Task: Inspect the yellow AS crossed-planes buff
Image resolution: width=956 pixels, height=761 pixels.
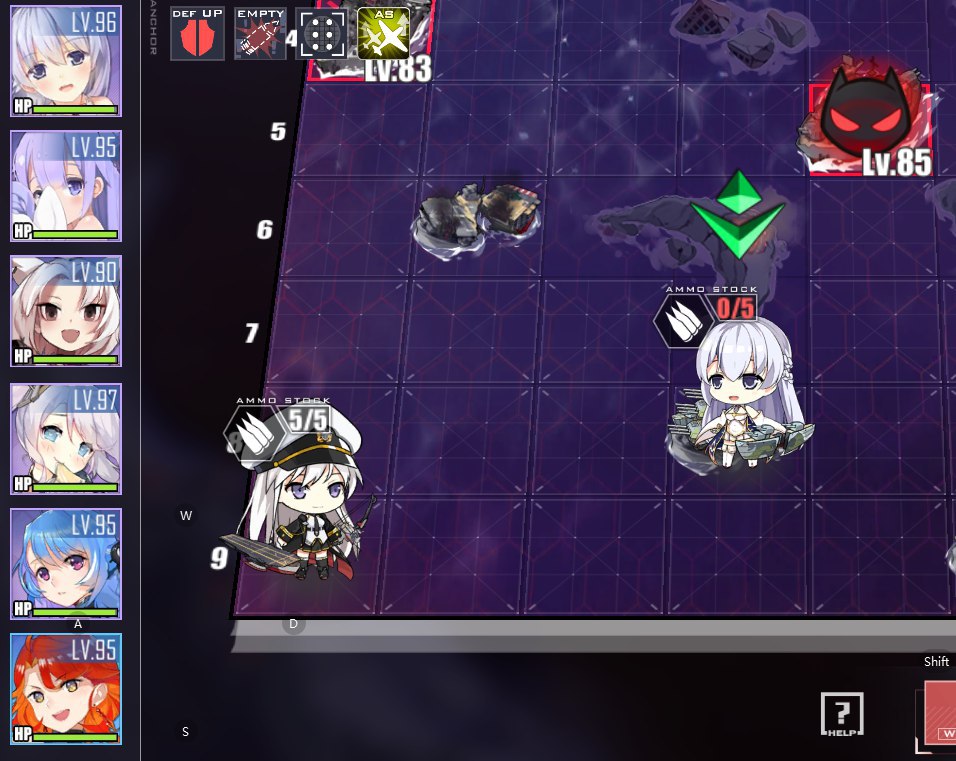Action: (383, 34)
